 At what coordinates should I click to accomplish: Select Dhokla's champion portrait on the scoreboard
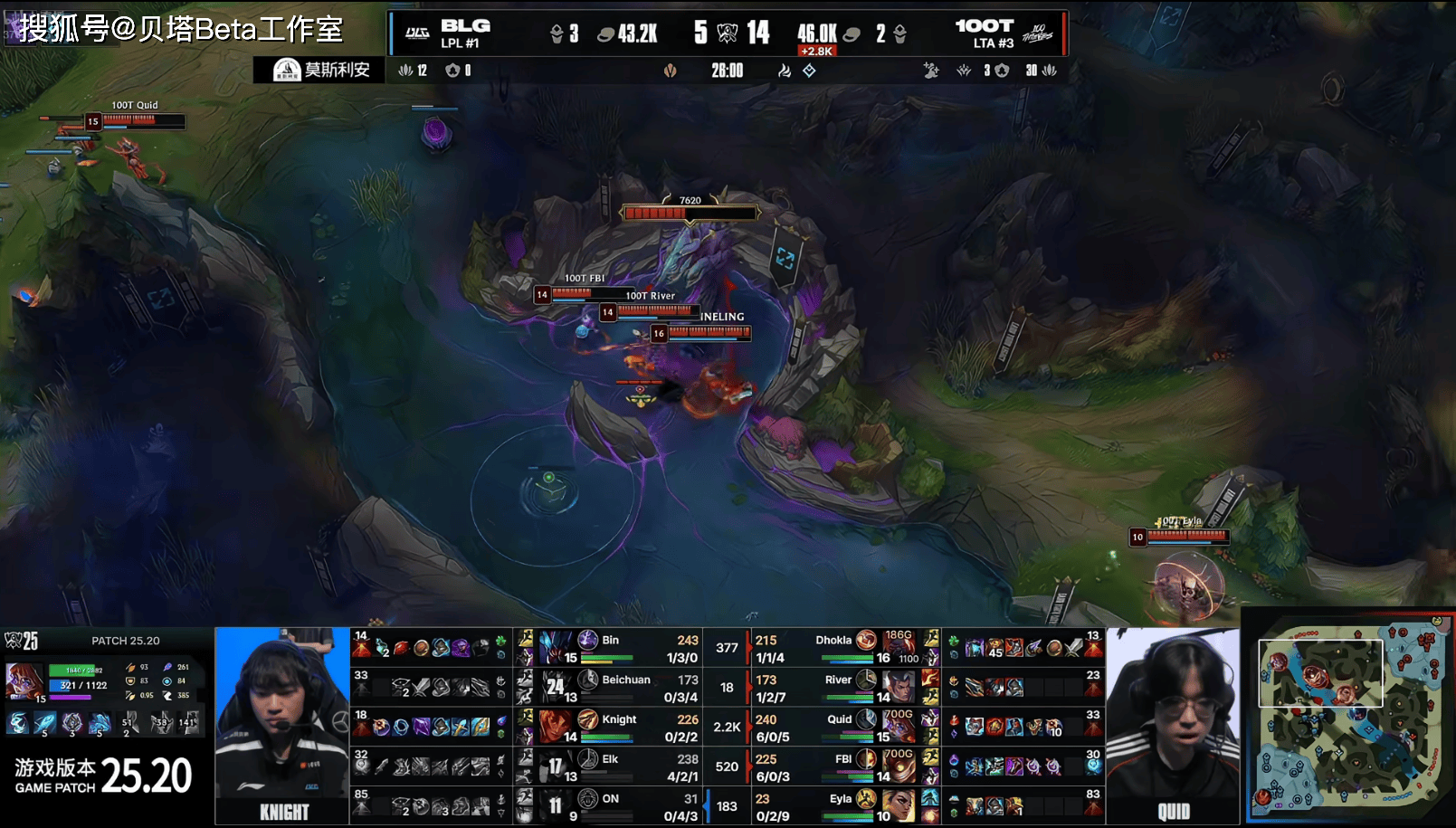pyautogui.click(x=899, y=648)
